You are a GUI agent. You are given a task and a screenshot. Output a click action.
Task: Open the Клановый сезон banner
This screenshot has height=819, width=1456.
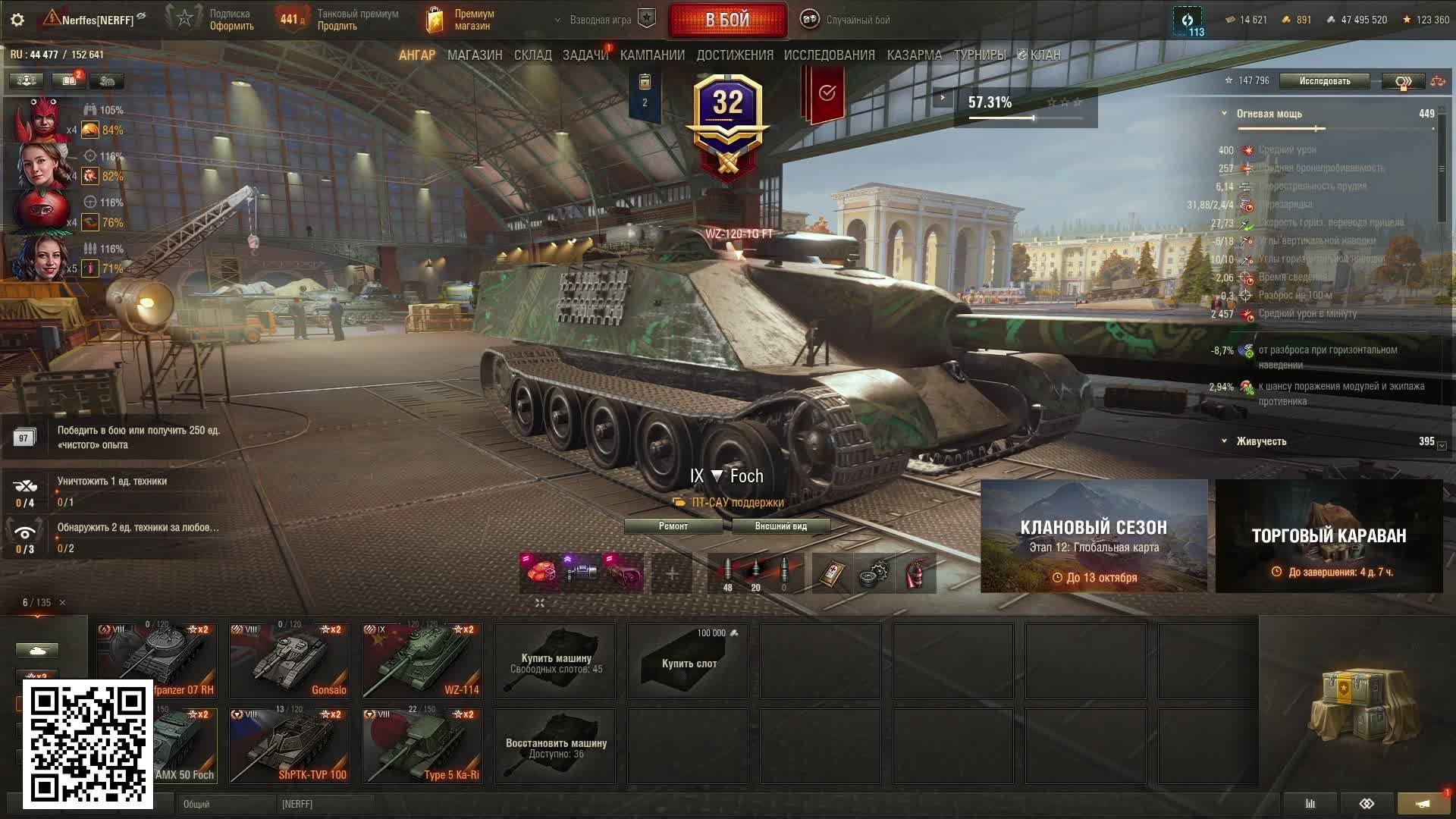(x=1094, y=536)
